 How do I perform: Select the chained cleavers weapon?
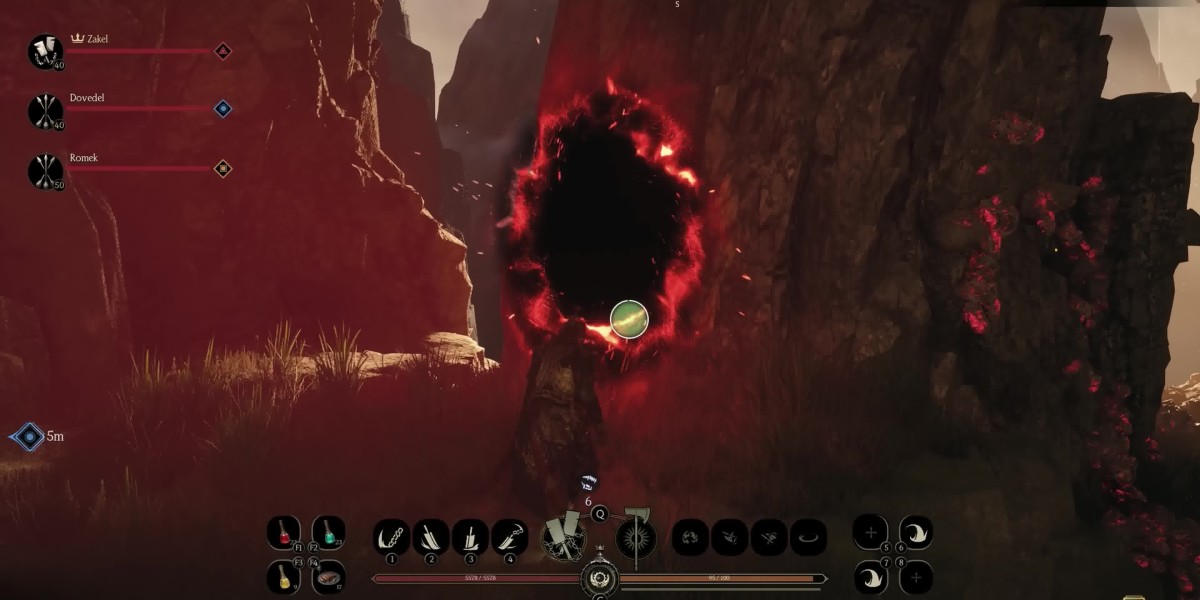(x=563, y=539)
